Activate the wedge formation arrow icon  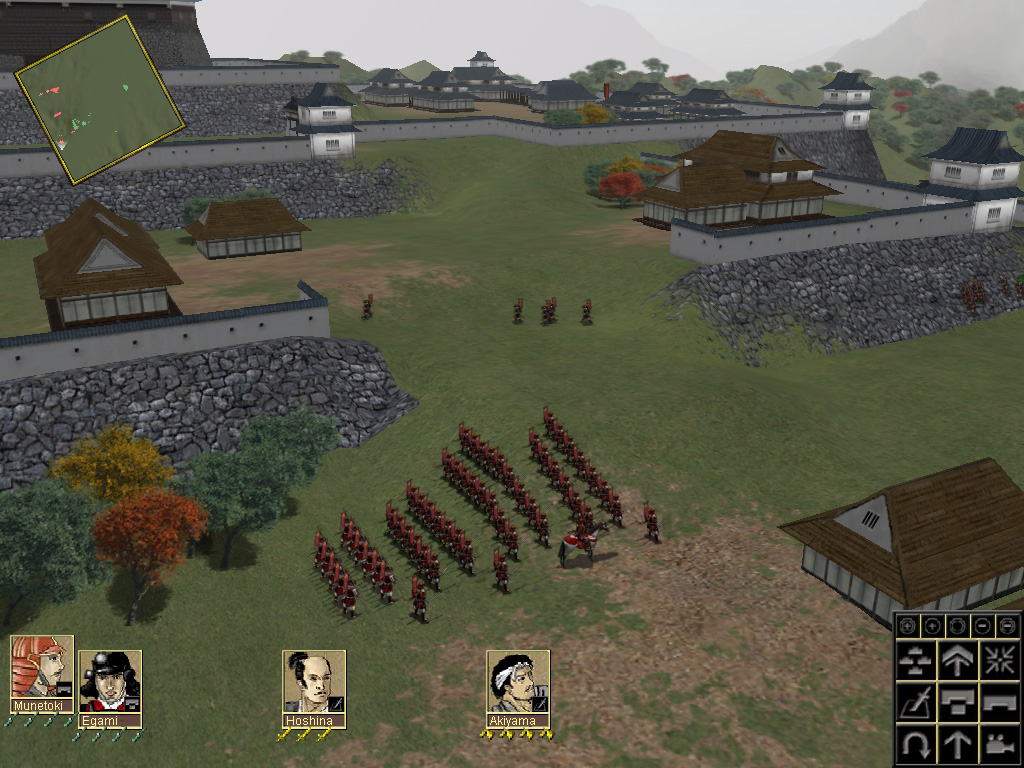958,659
